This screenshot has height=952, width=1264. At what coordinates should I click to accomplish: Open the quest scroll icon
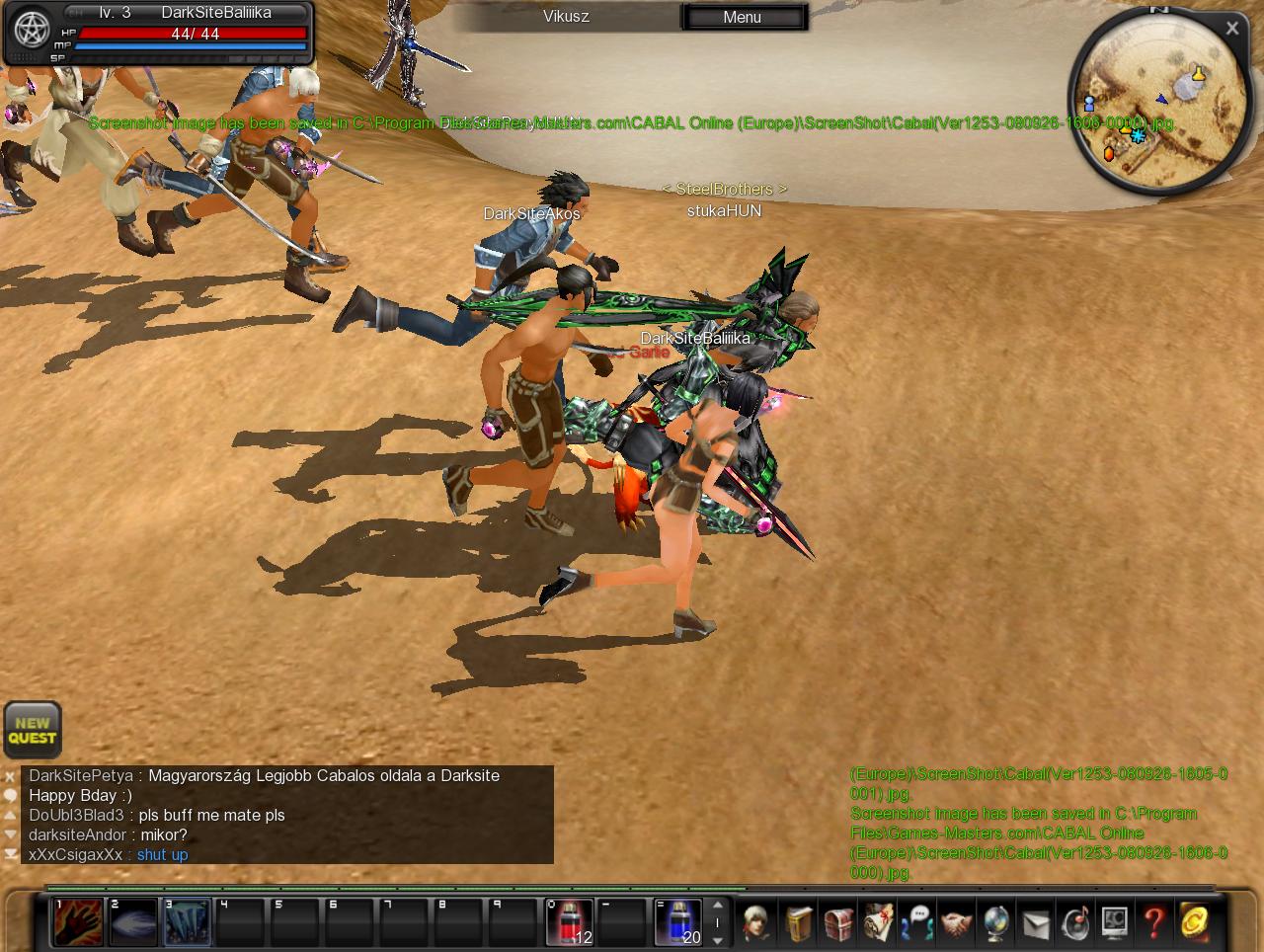[878, 922]
